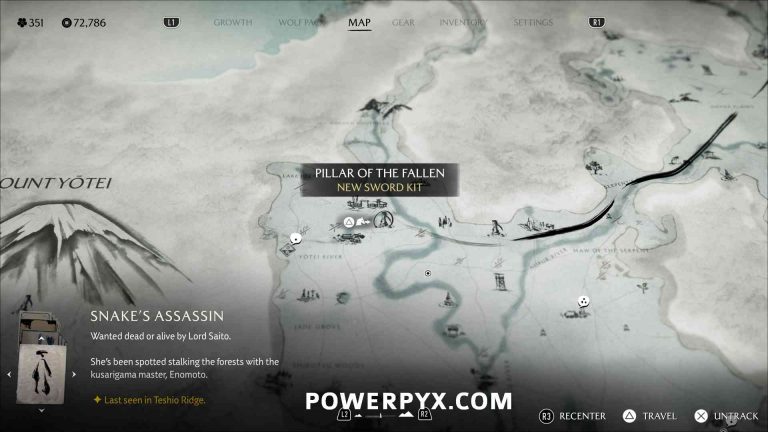This screenshot has width=768, height=432.
Task: Select the Map tab
Action: (x=359, y=21)
